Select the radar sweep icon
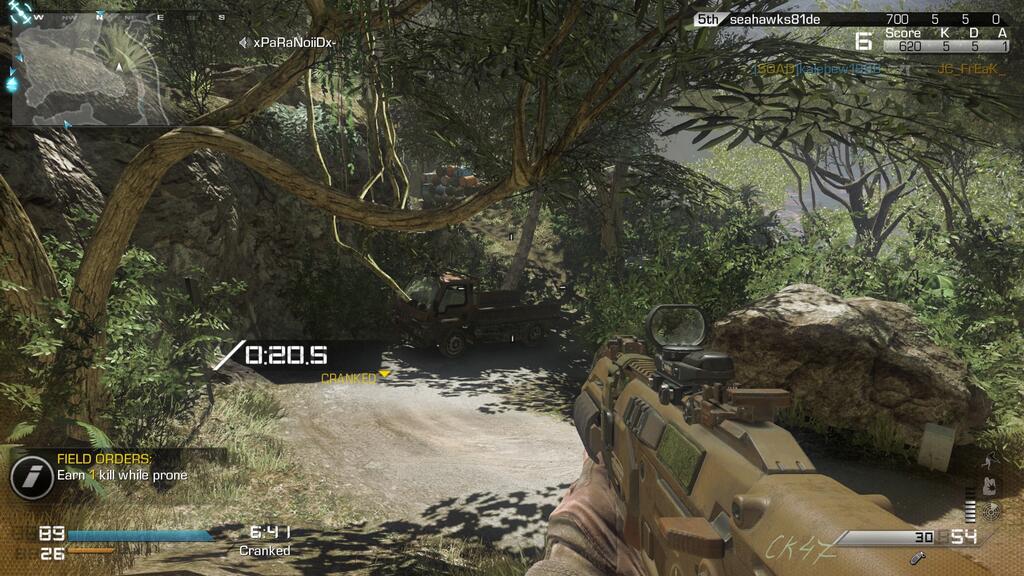Screen dimensions: 1024x576 coord(992,511)
